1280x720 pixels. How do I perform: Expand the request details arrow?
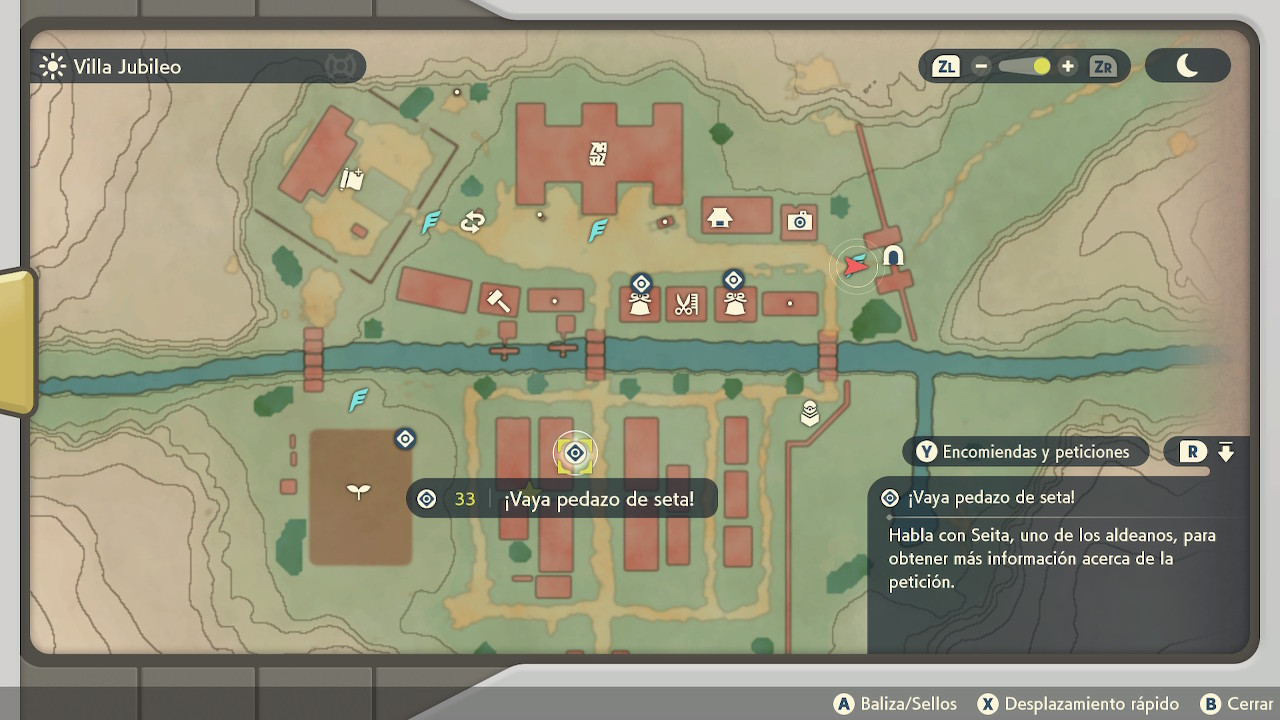point(1226,452)
